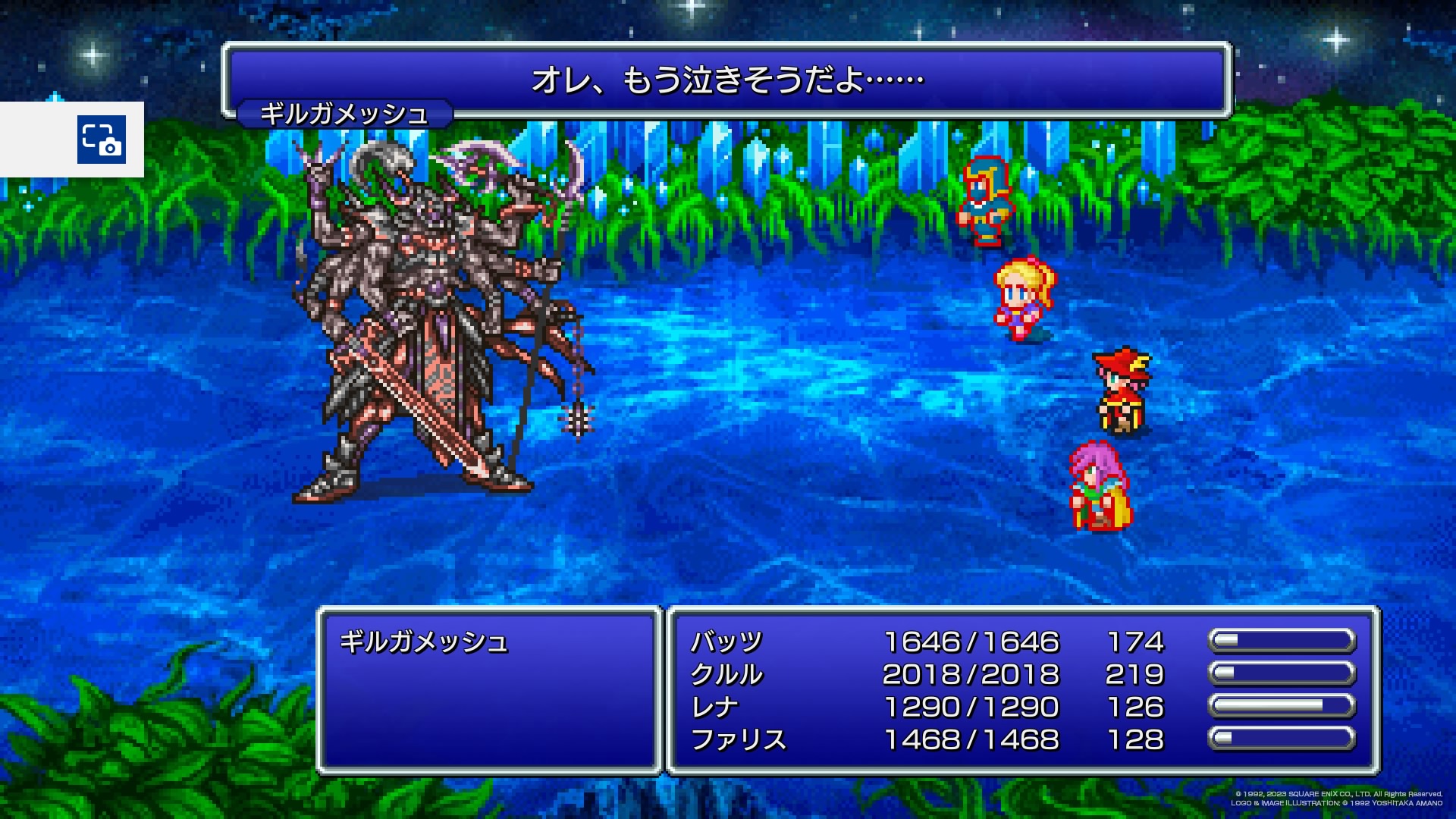Select ギルガメッシュ in the enemy list
The image size is (1456, 819).
[x=423, y=642]
